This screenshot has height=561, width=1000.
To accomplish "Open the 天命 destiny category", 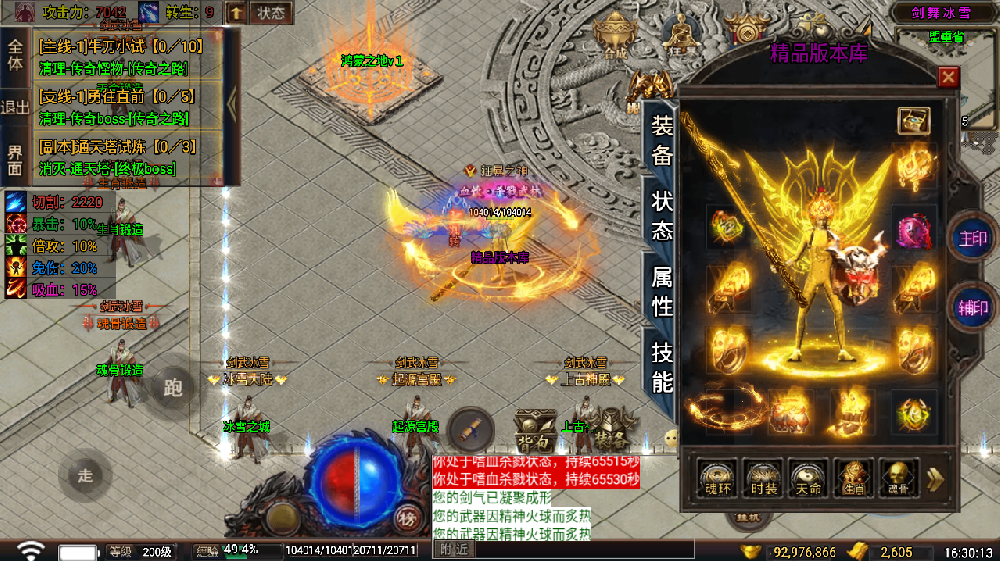I will pyautogui.click(x=808, y=479).
